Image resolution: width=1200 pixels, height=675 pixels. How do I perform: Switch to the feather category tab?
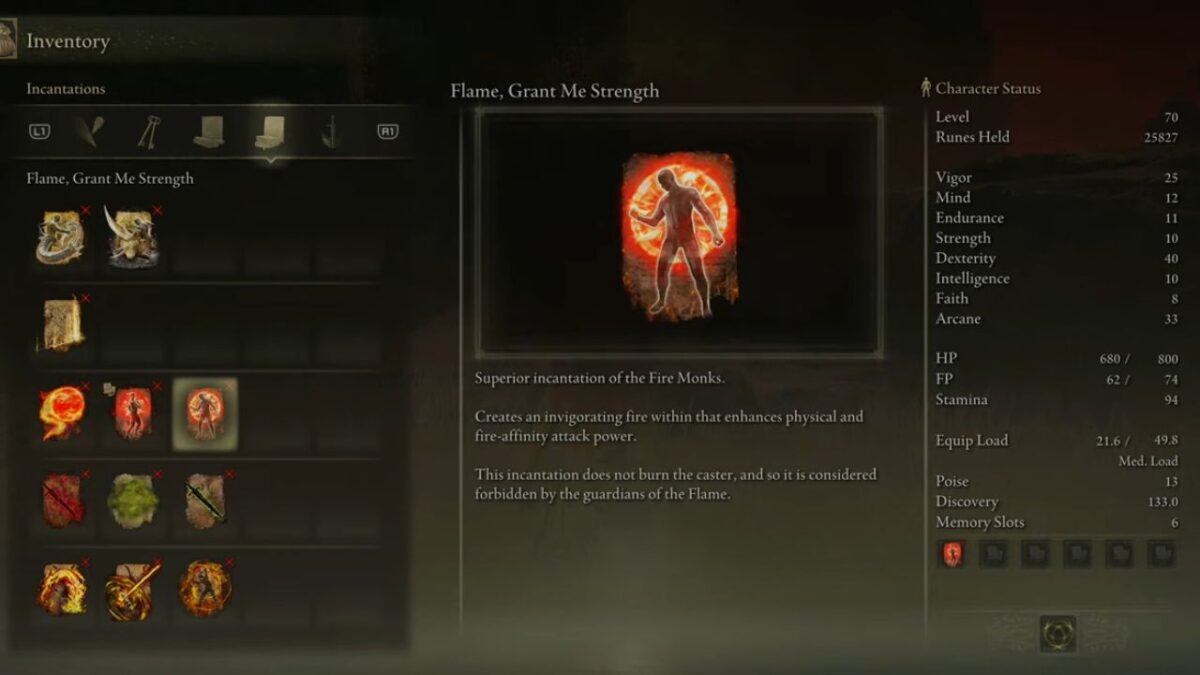click(x=91, y=131)
